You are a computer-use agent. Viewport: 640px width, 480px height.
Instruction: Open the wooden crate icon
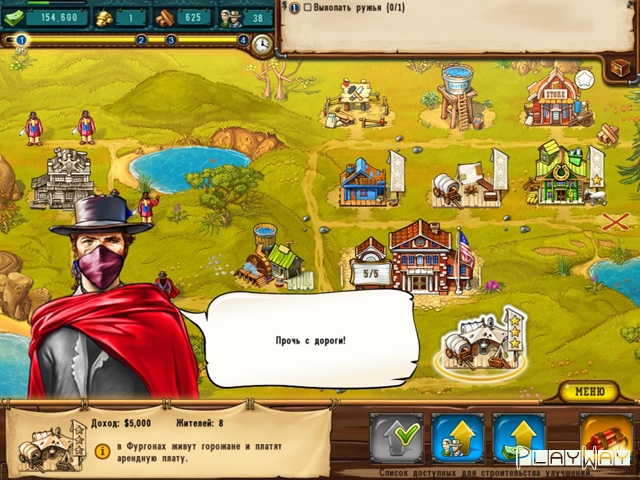[x=621, y=66]
